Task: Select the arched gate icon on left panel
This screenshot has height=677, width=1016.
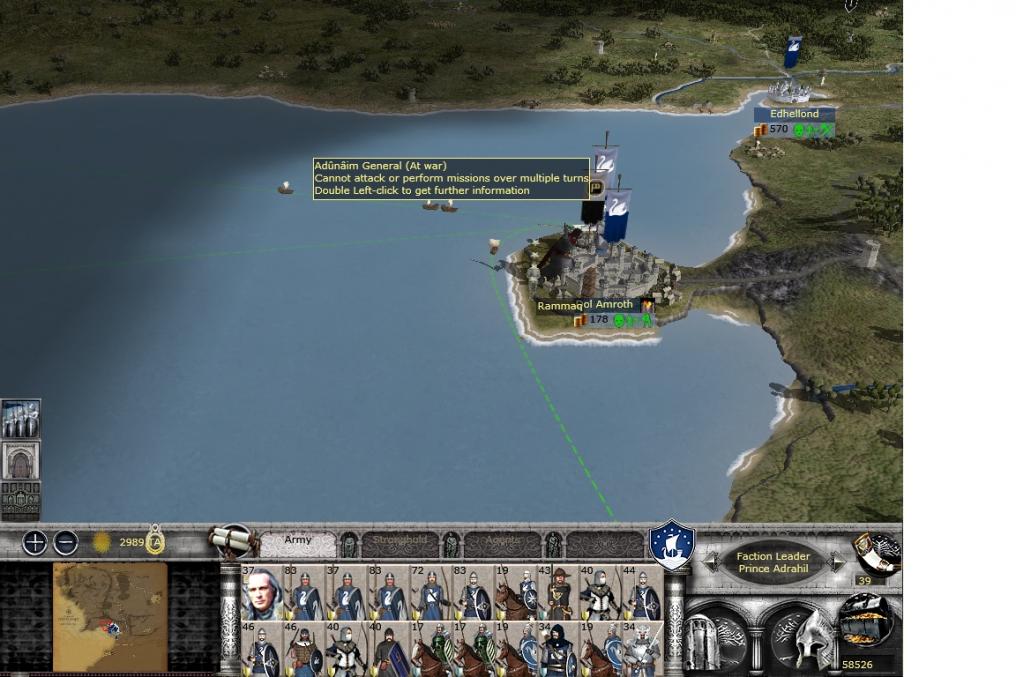Action: coord(20,460)
